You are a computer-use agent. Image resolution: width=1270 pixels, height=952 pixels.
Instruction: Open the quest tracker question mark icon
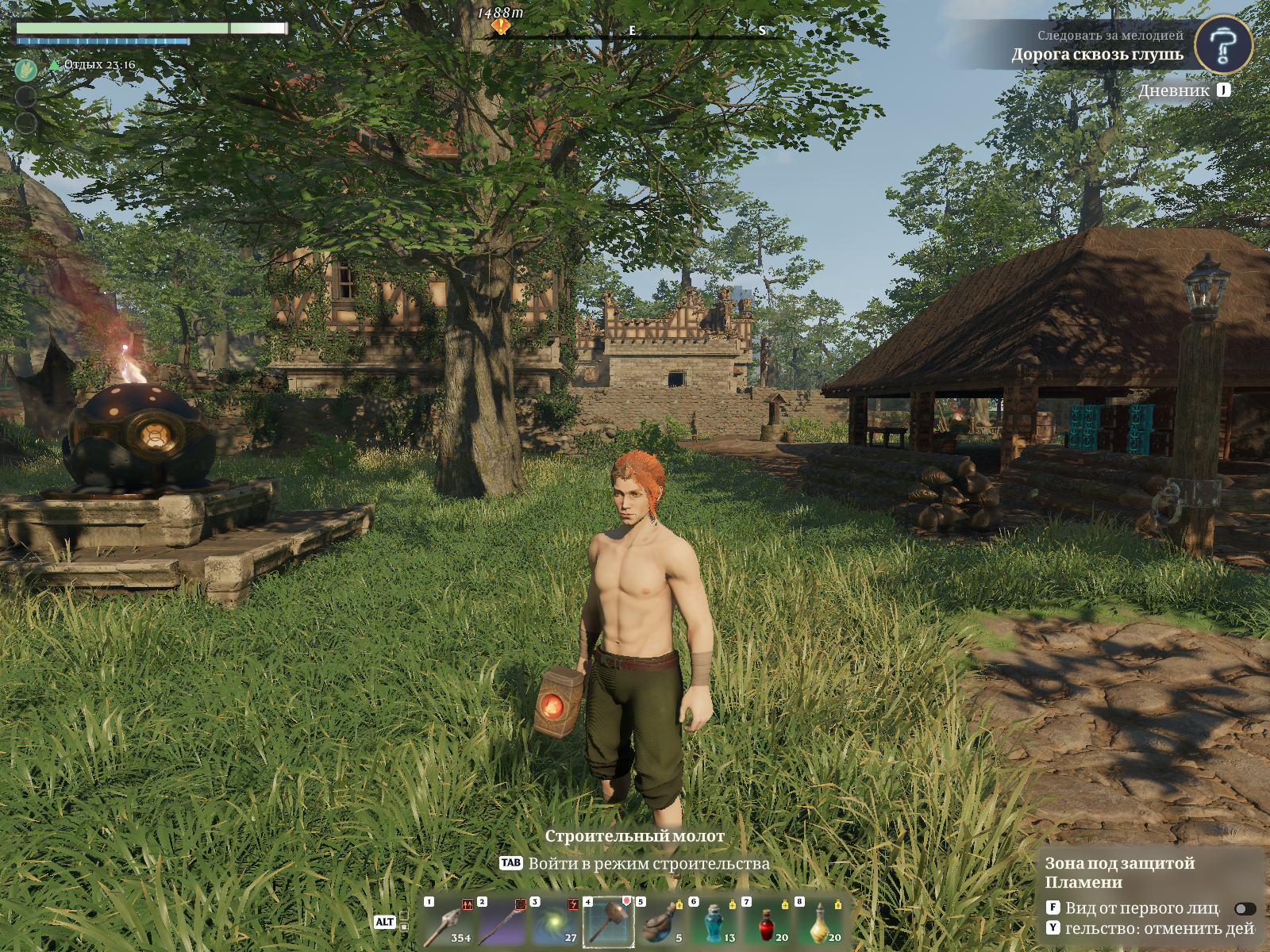(1222, 45)
